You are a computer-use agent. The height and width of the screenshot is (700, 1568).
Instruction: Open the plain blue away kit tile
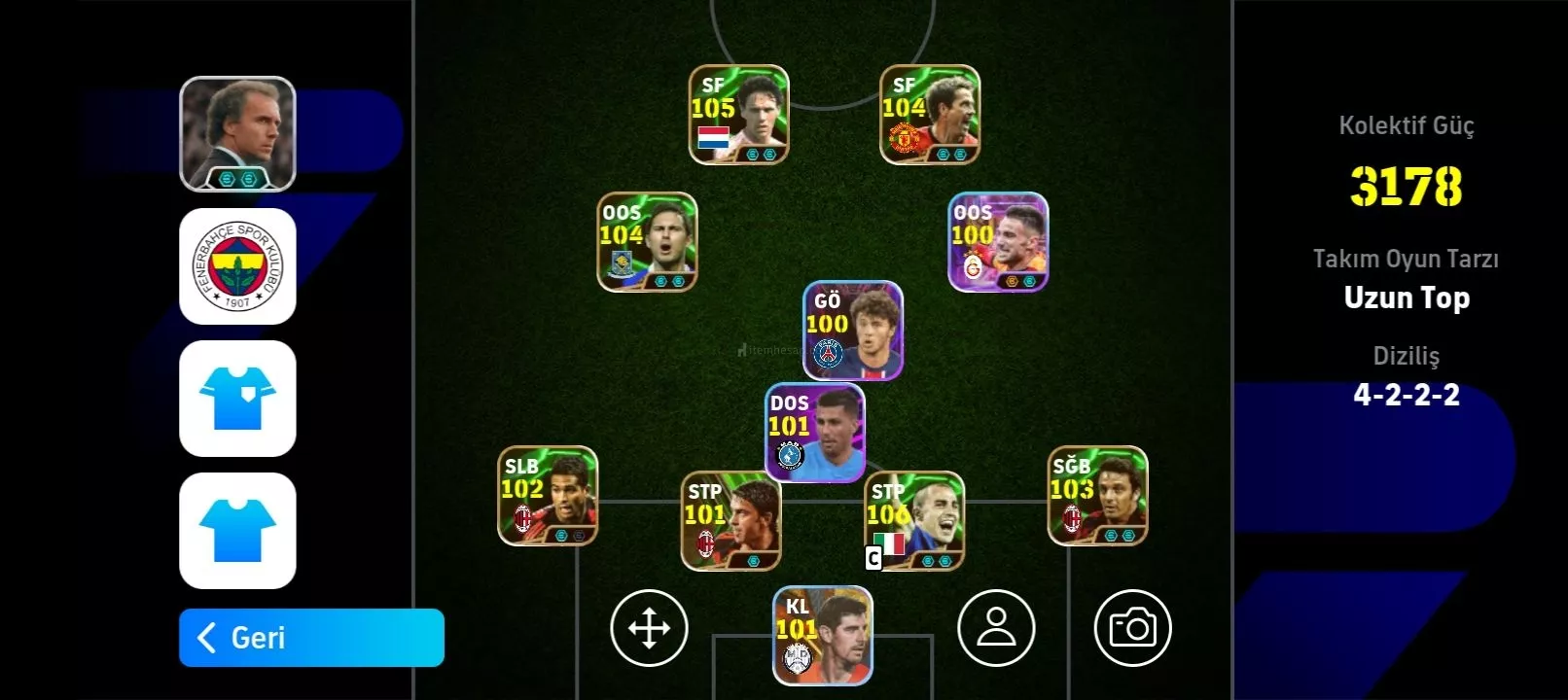[x=237, y=531]
